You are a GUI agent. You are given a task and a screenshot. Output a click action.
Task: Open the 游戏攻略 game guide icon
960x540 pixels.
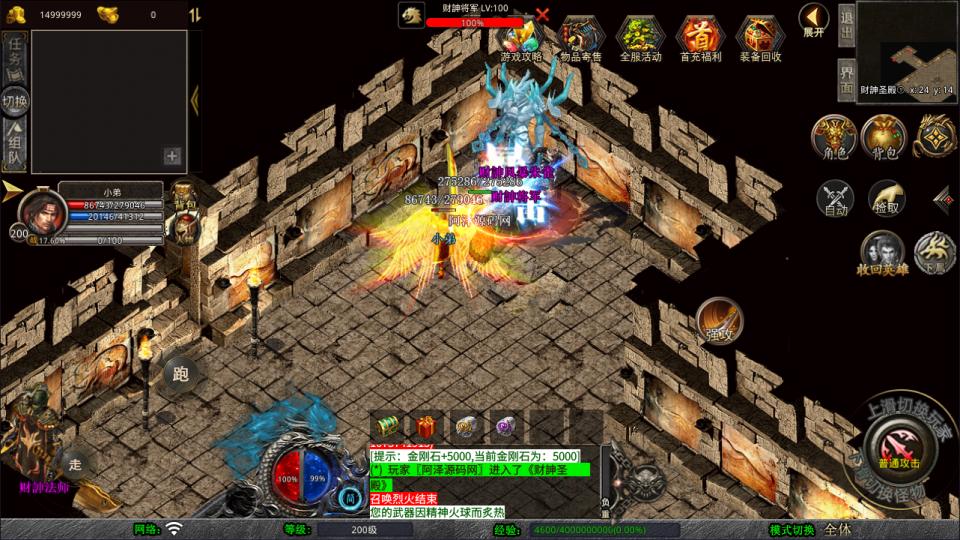521,38
